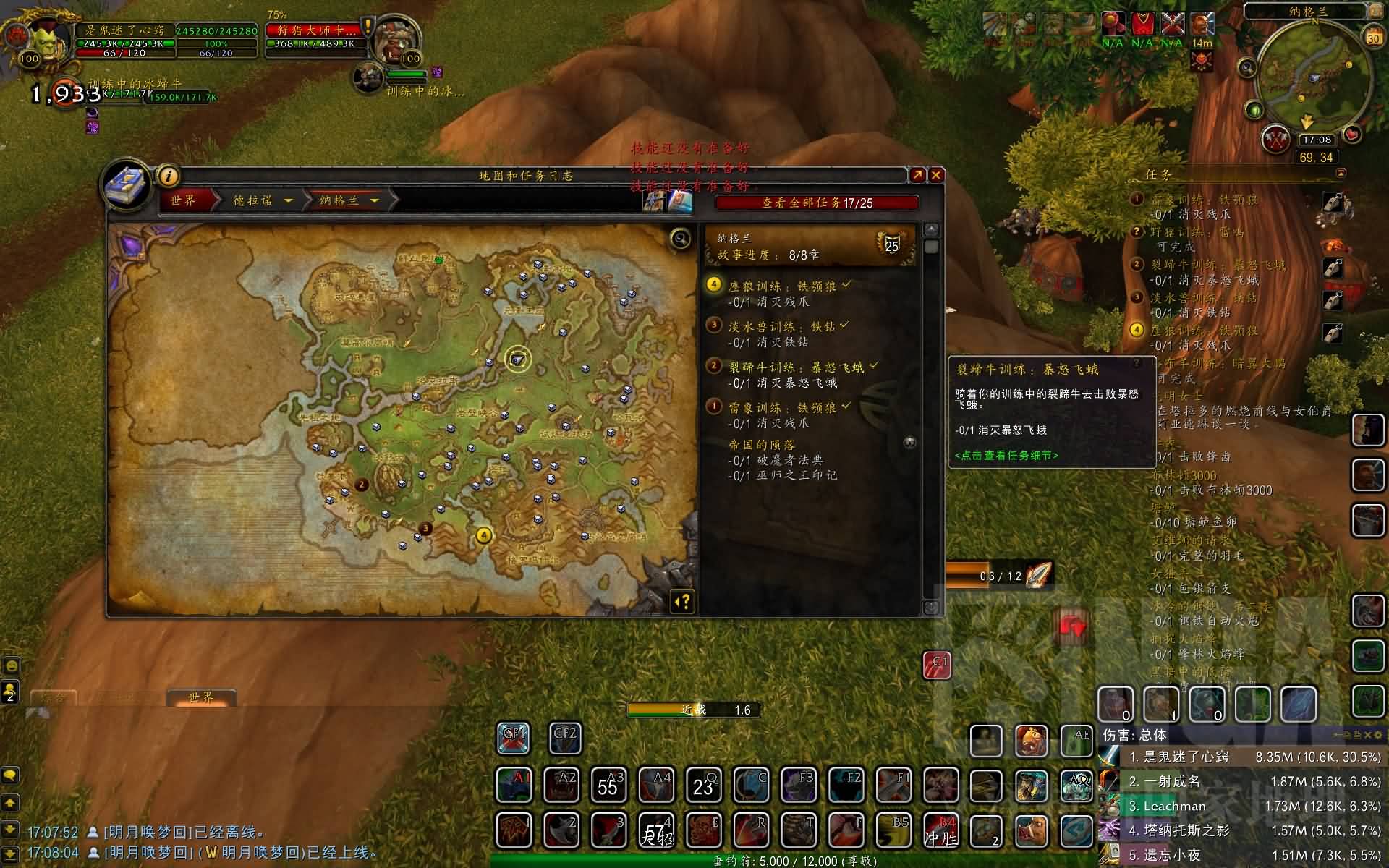Open the map magnifier filter button

tap(680, 238)
